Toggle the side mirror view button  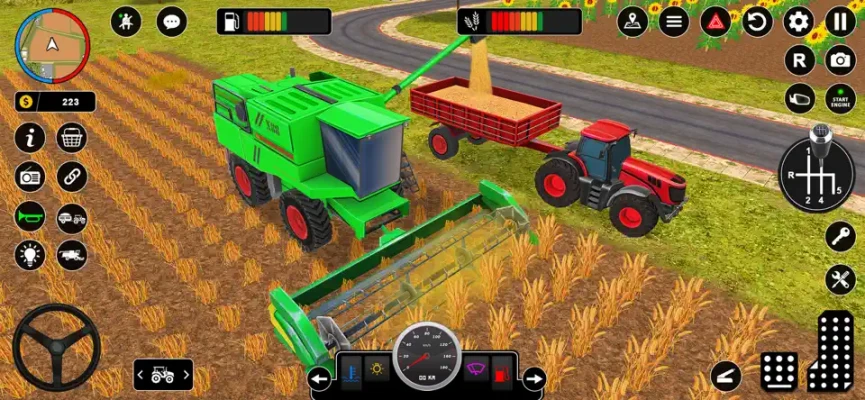click(x=798, y=98)
